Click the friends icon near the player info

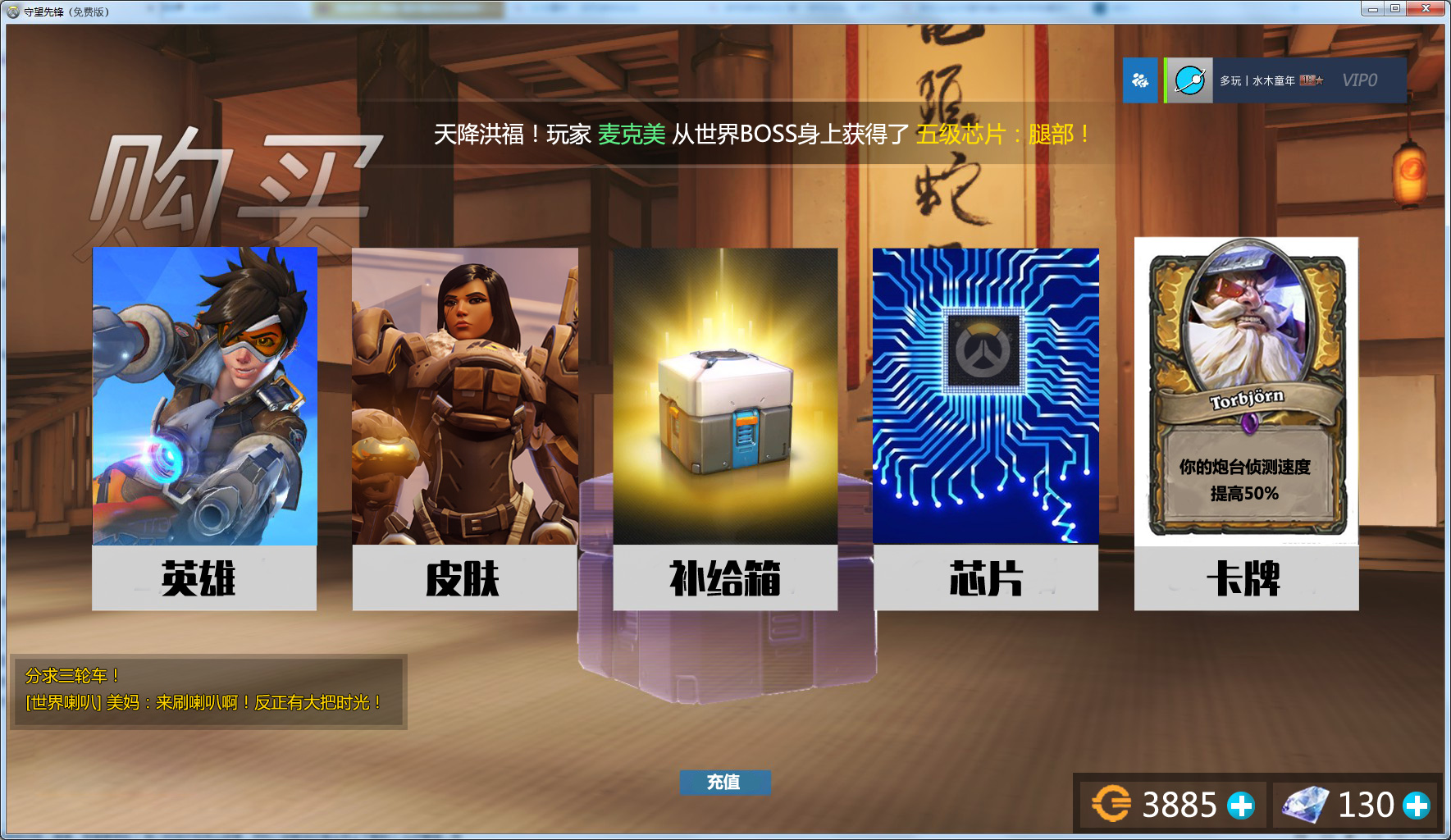tap(1138, 80)
